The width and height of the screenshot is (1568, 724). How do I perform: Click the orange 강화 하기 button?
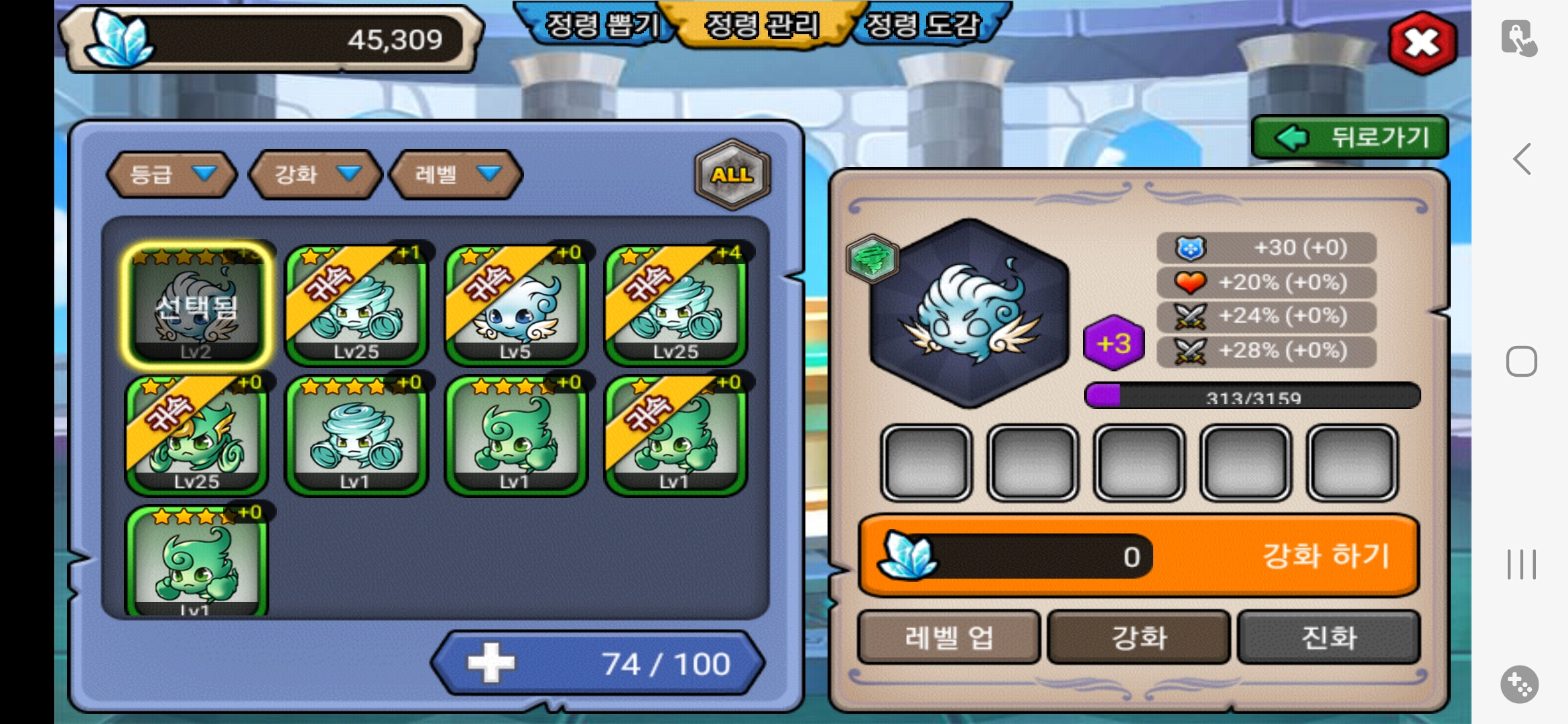pos(1139,556)
